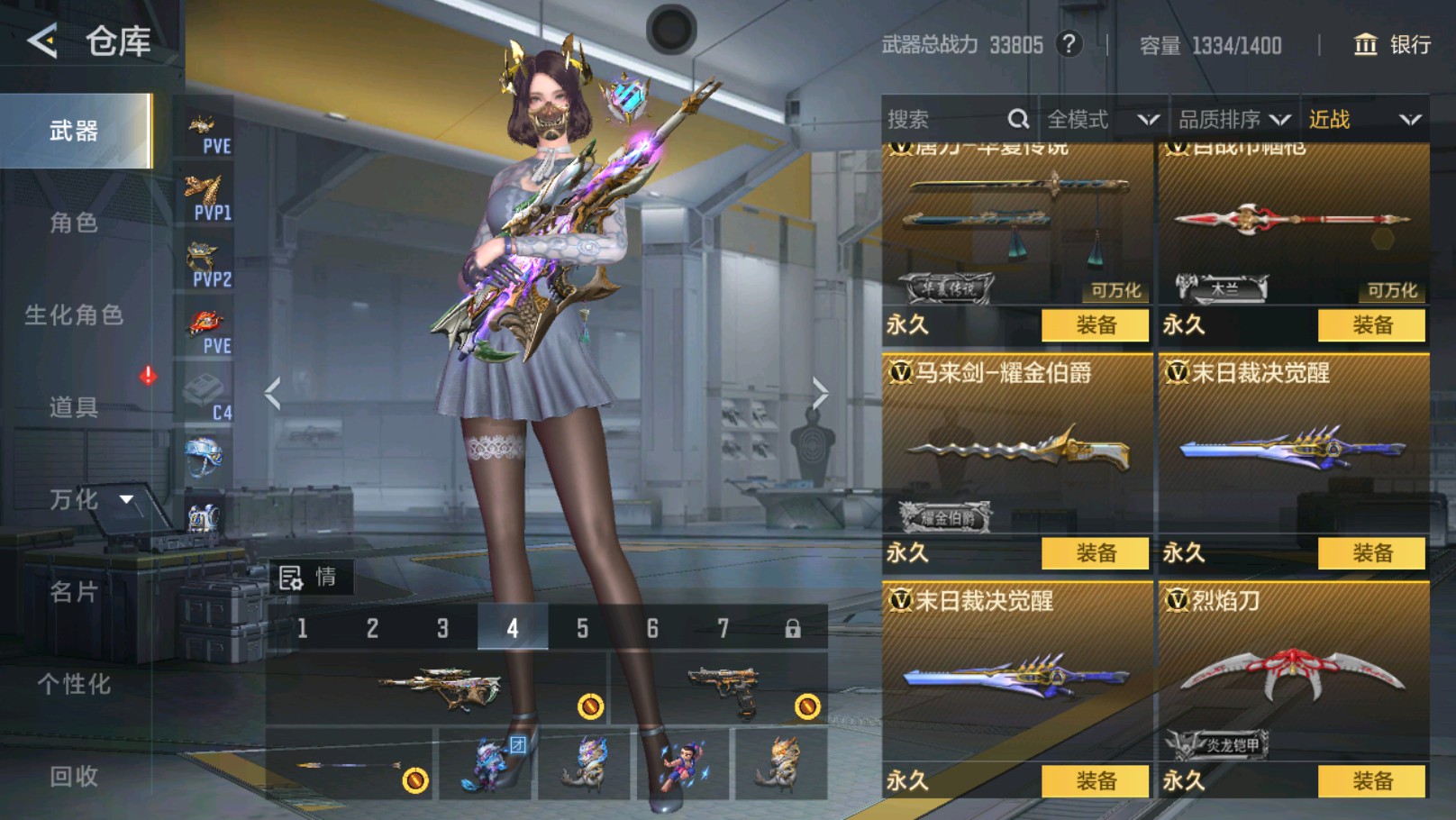Screen dimensions: 1456x820
Task: Select the PVE melee weapon slot icon
Action: point(205,126)
